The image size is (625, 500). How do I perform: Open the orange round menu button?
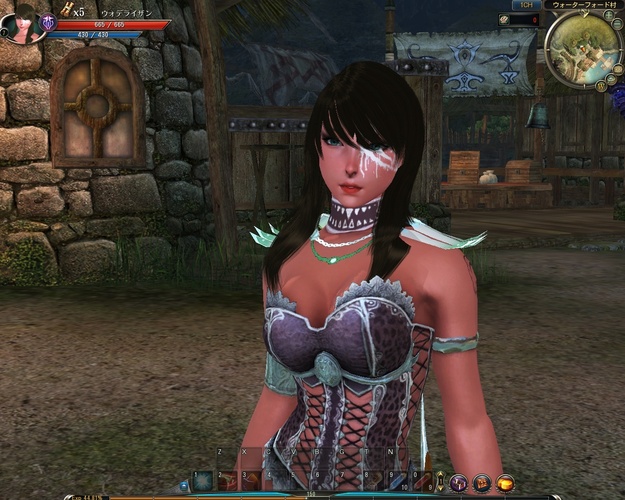coord(506,484)
